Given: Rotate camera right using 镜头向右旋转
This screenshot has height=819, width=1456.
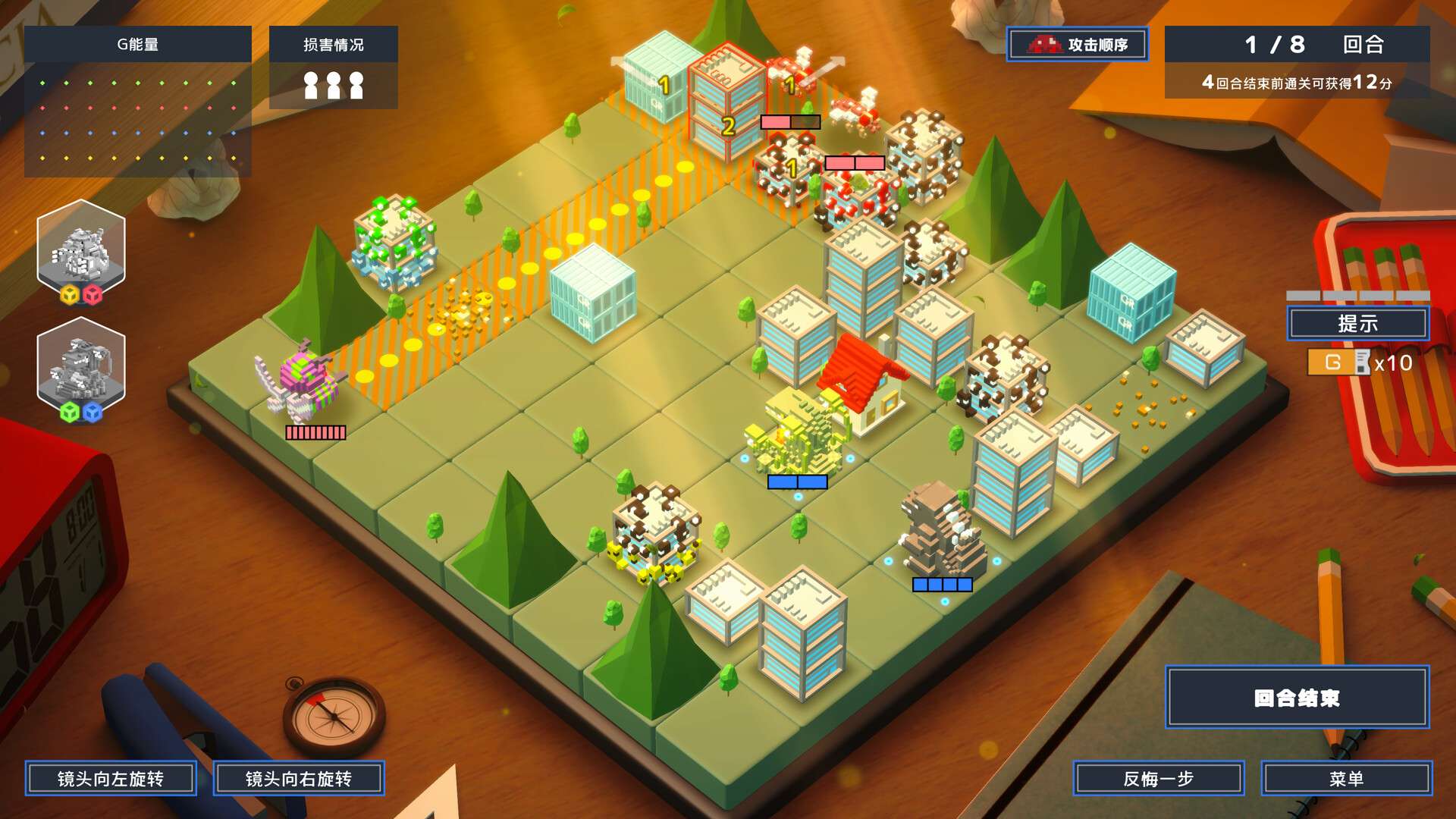Looking at the screenshot, I should 300,777.
